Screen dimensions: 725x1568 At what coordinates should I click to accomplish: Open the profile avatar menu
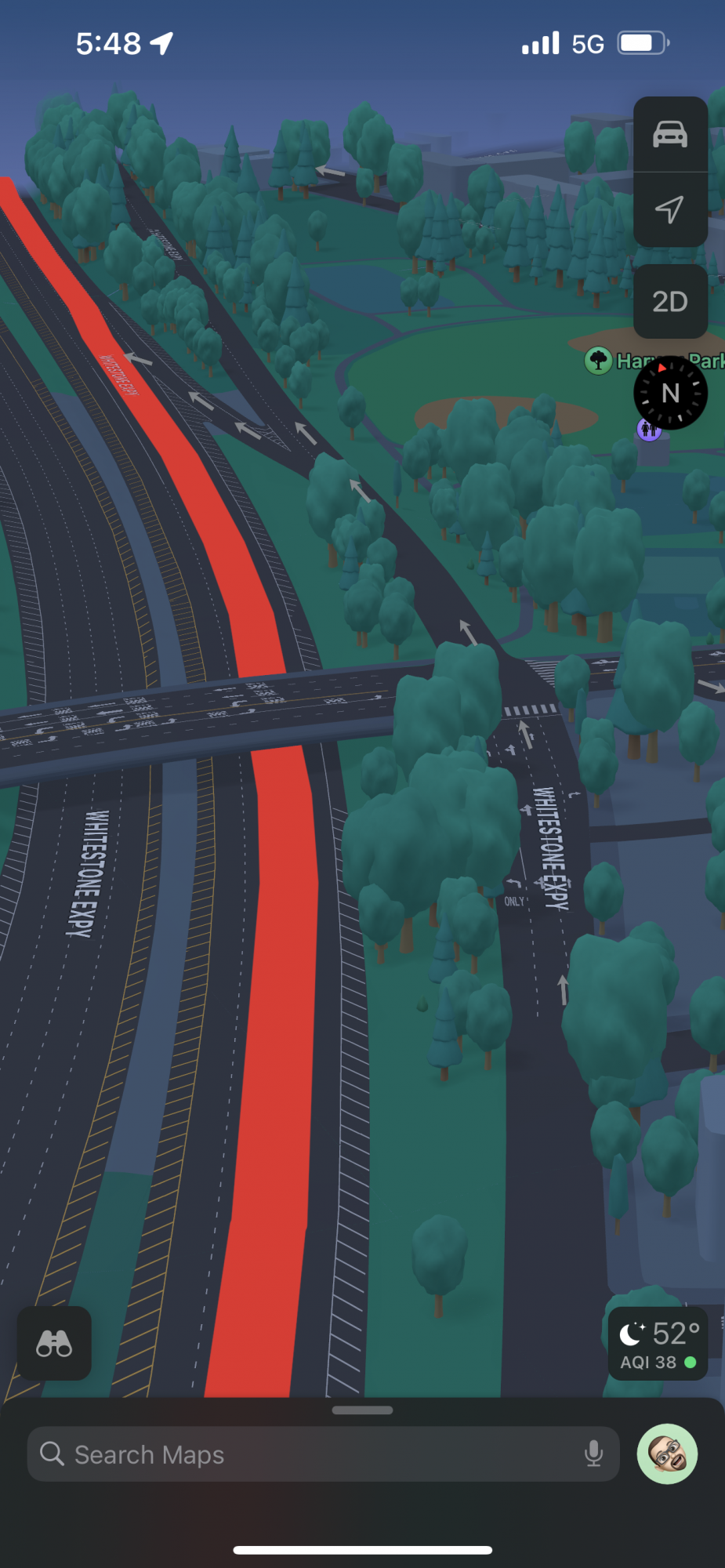(667, 1454)
